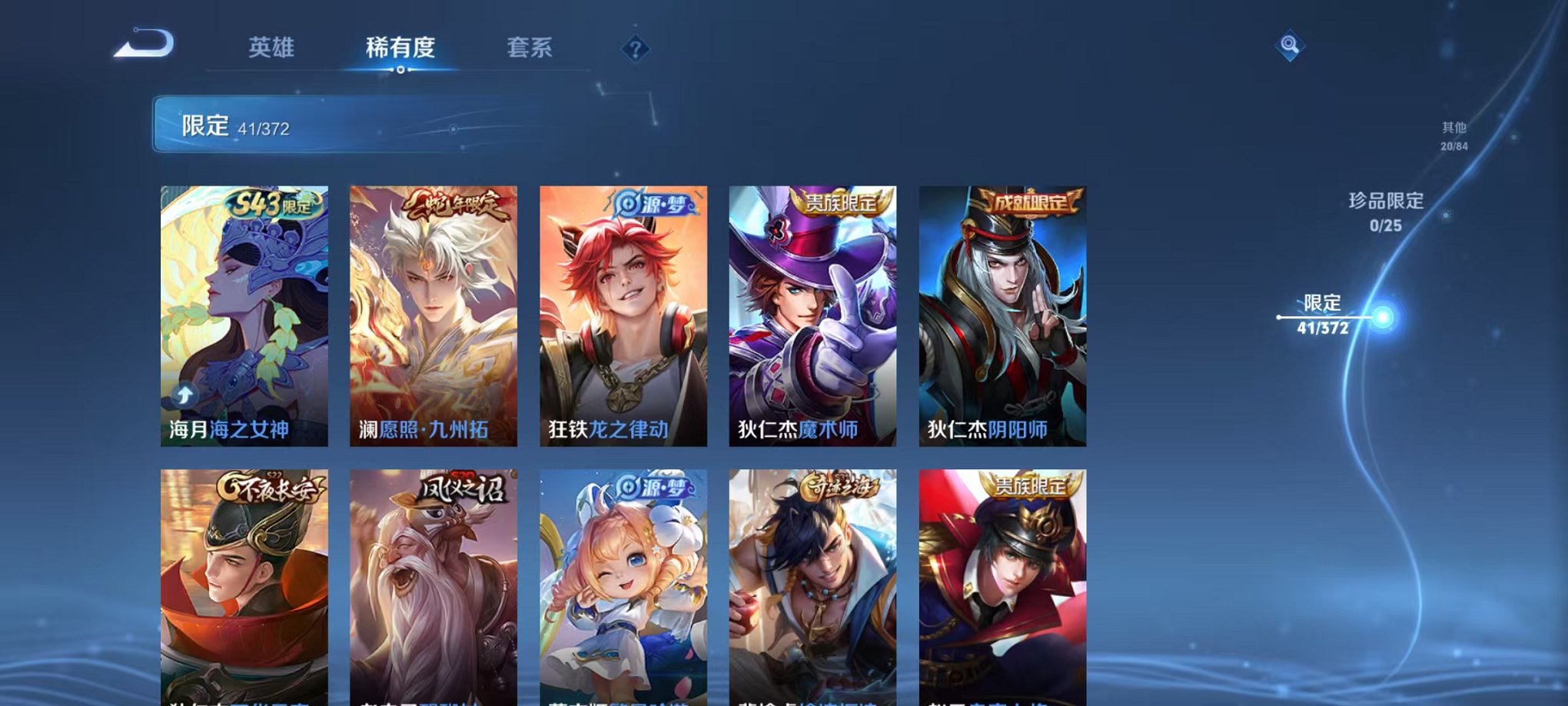Click the back arrow at top left
Viewport: 1568px width, 706px height.
click(142, 46)
